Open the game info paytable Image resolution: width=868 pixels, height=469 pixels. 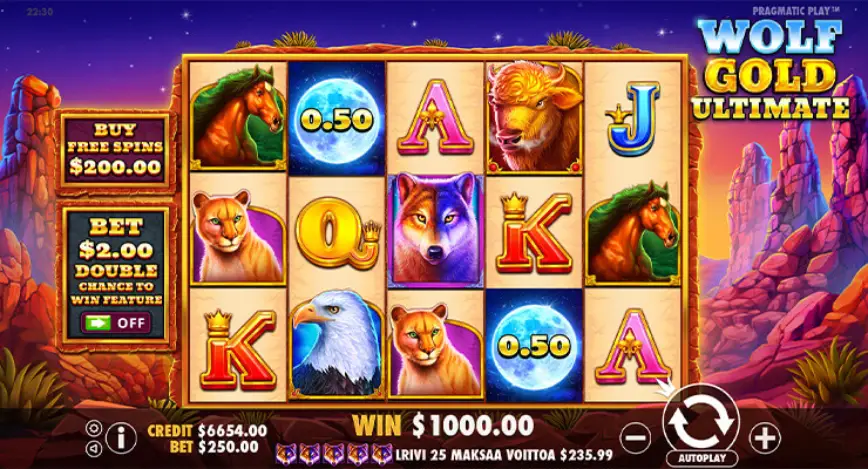click(121, 436)
